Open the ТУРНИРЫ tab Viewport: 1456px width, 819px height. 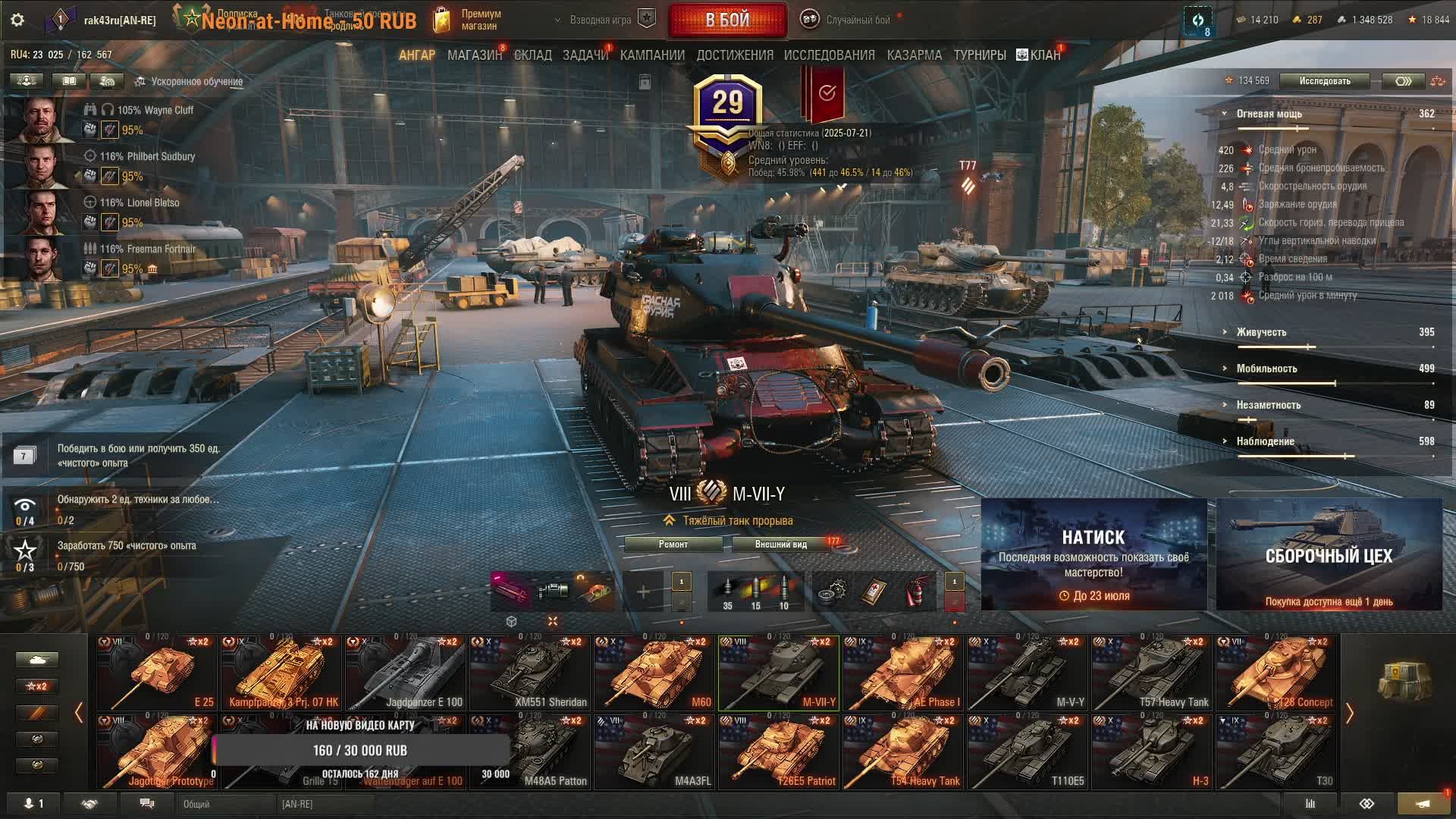click(x=979, y=55)
